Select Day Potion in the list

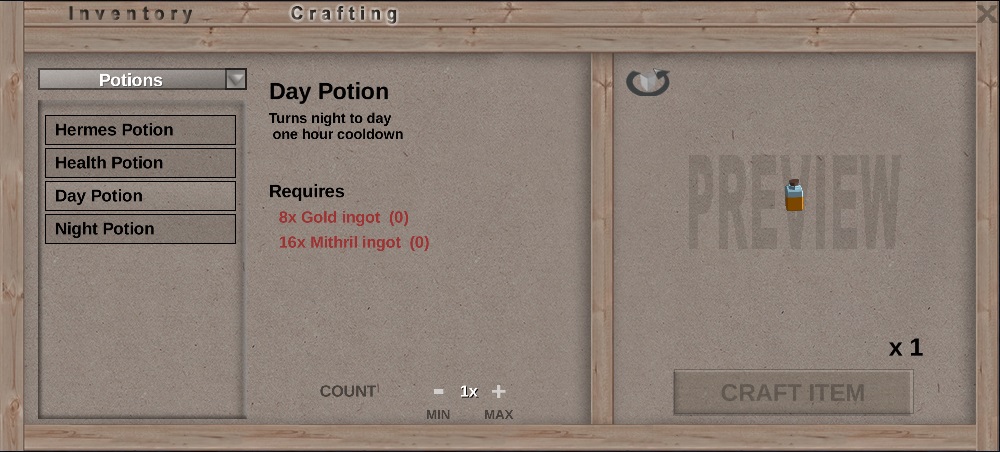pos(140,196)
